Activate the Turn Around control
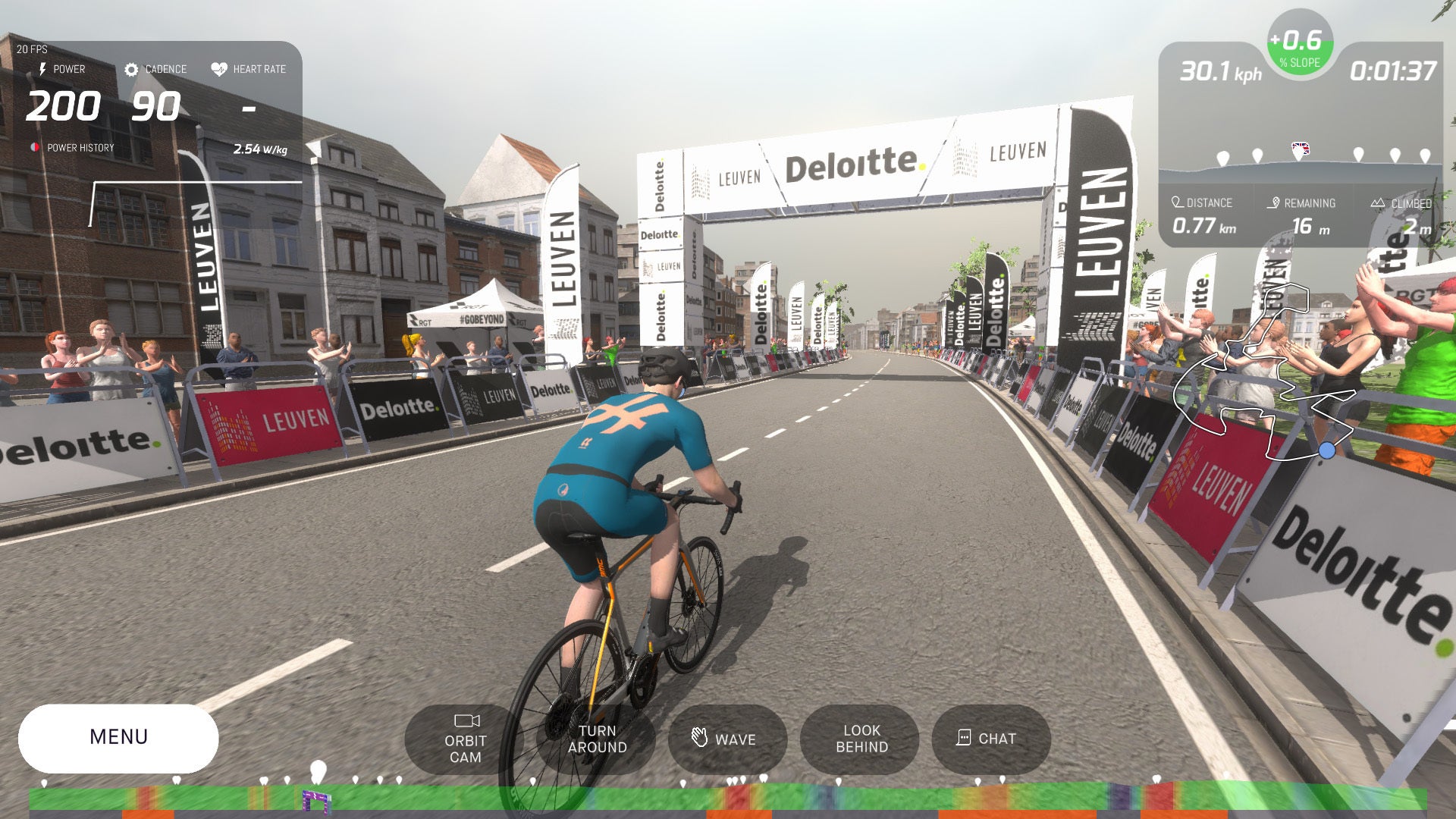 [x=597, y=739]
